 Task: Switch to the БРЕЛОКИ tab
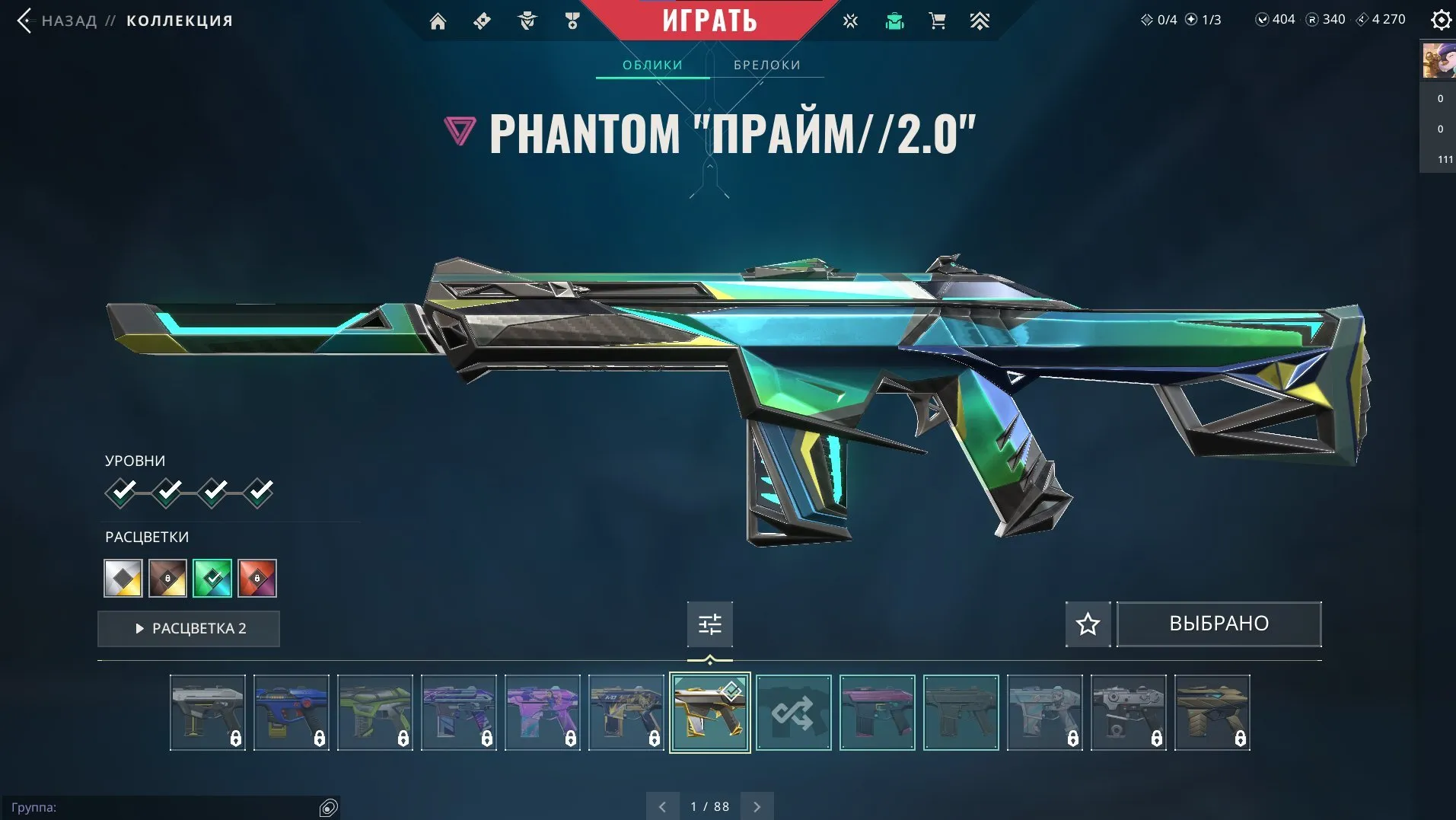coord(766,65)
